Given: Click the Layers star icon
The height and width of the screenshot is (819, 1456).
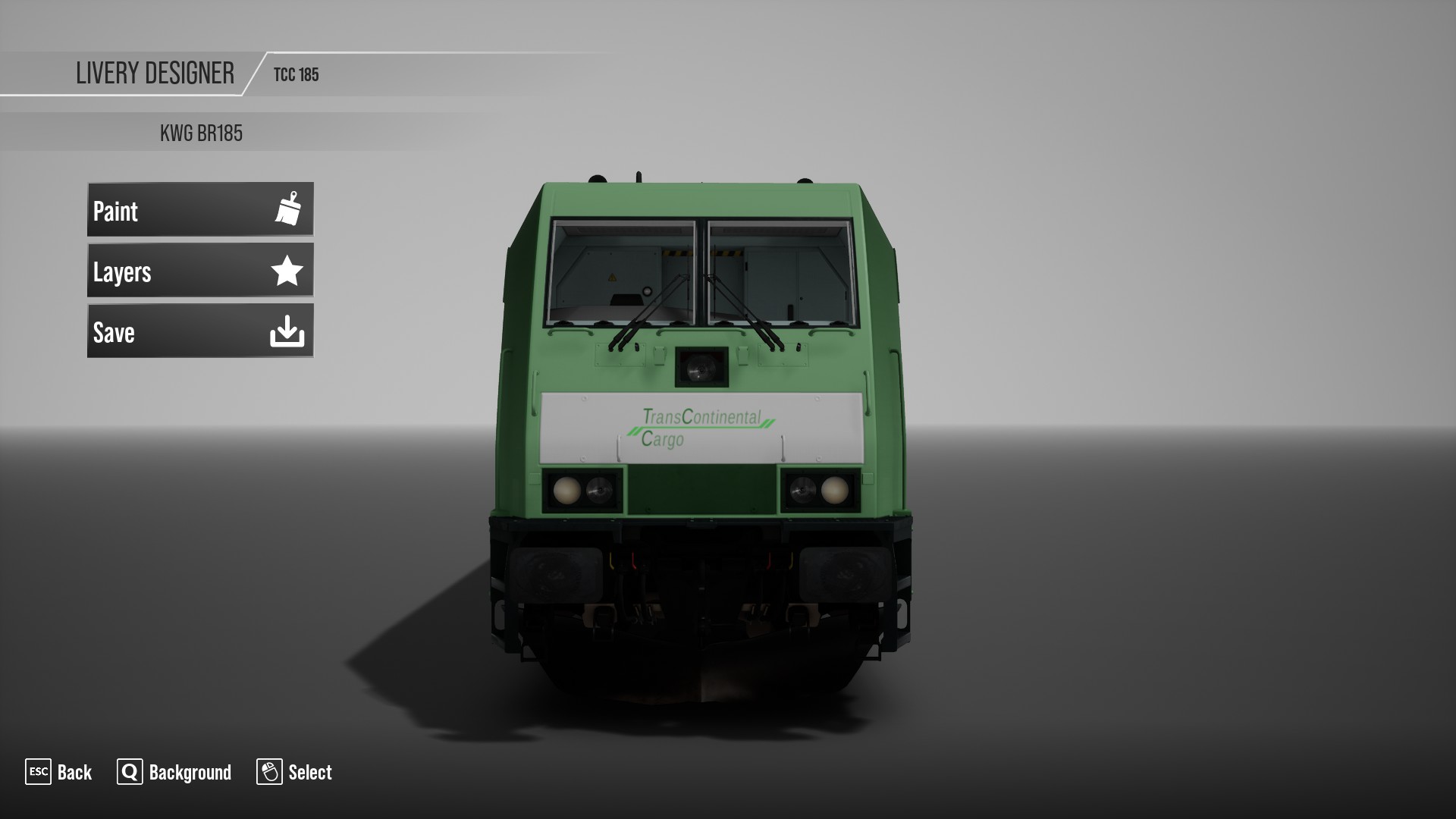Looking at the screenshot, I should click(287, 271).
